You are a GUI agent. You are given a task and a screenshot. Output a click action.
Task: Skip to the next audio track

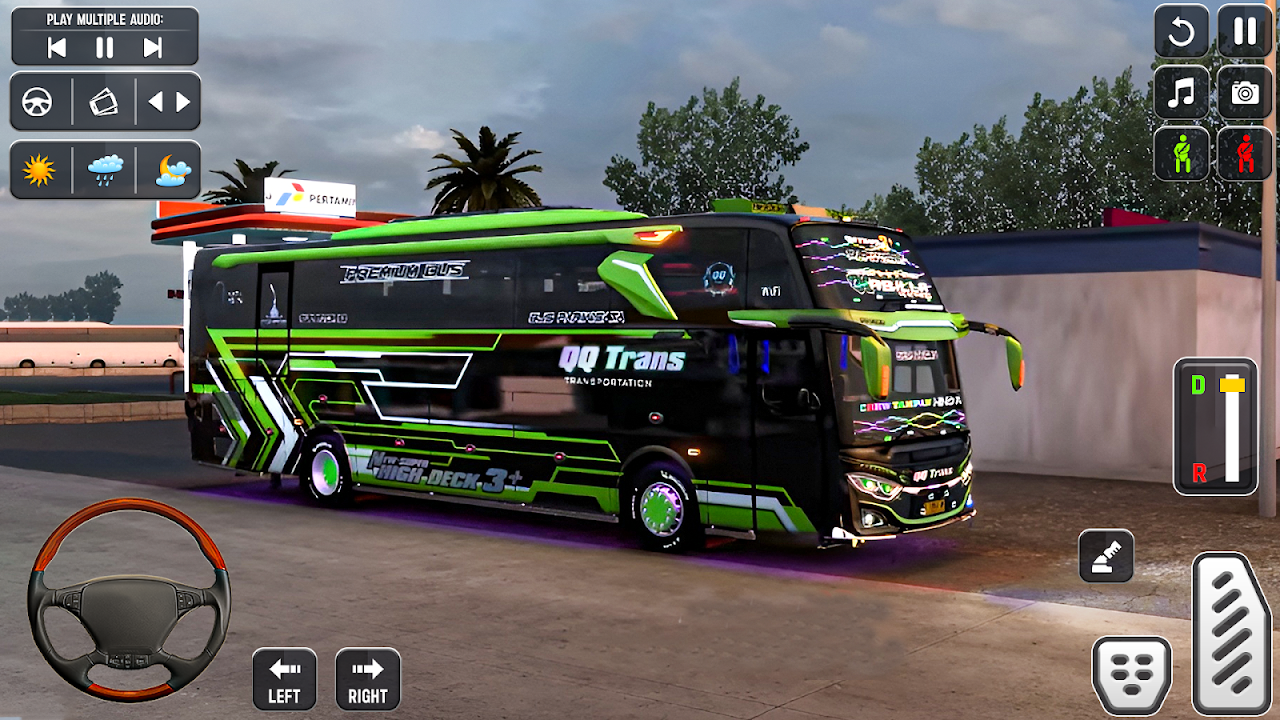click(152, 47)
